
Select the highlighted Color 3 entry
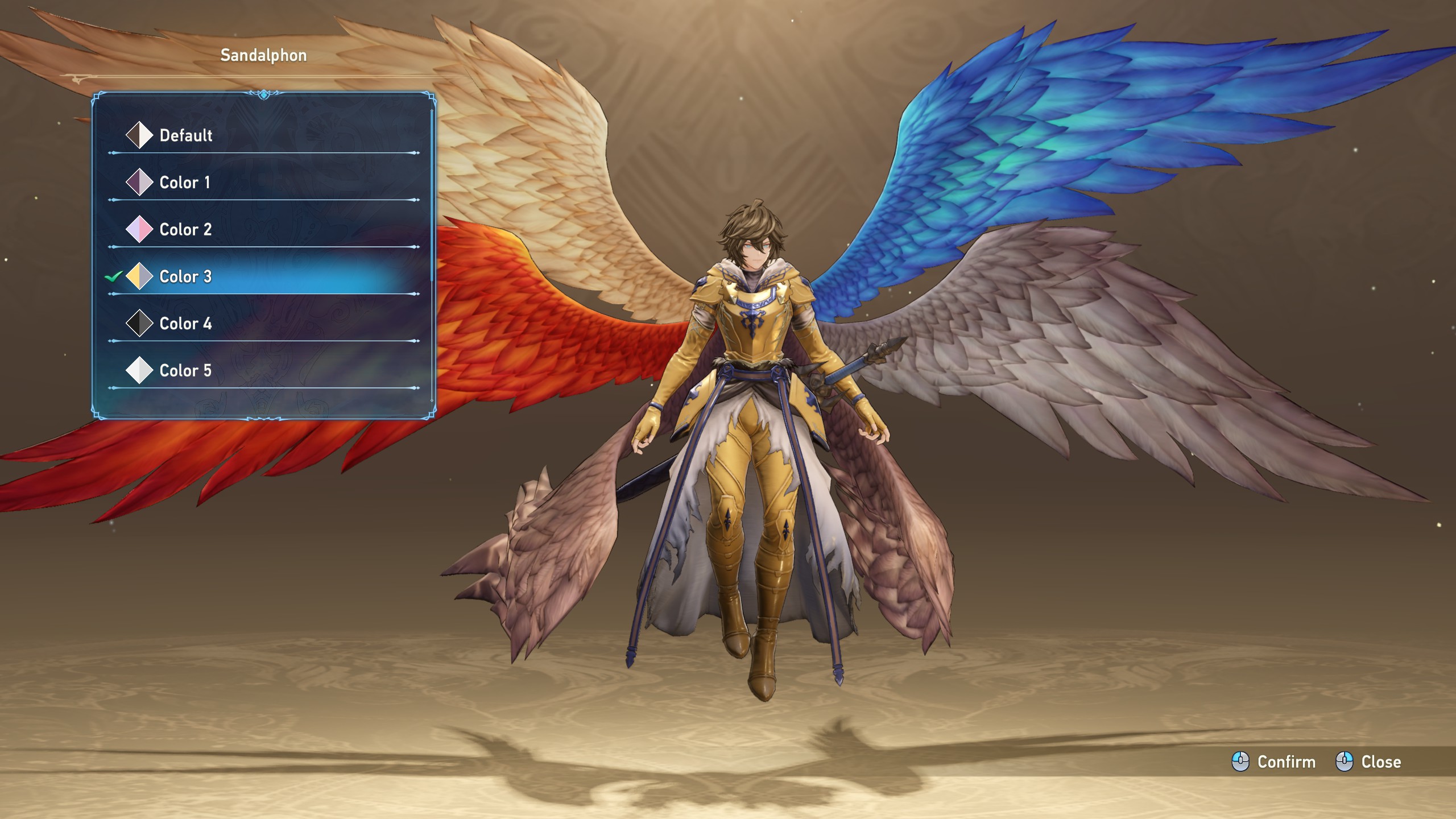click(x=185, y=277)
